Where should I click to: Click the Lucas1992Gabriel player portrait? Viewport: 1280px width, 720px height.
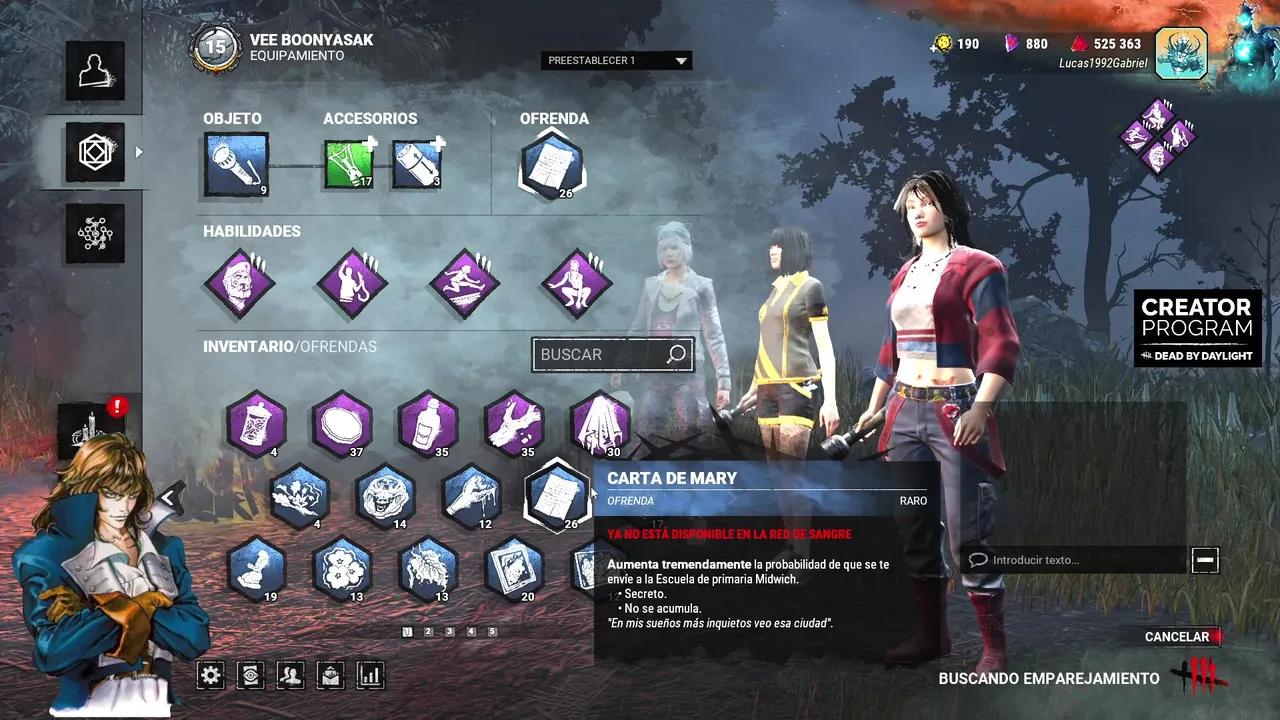(x=1181, y=52)
